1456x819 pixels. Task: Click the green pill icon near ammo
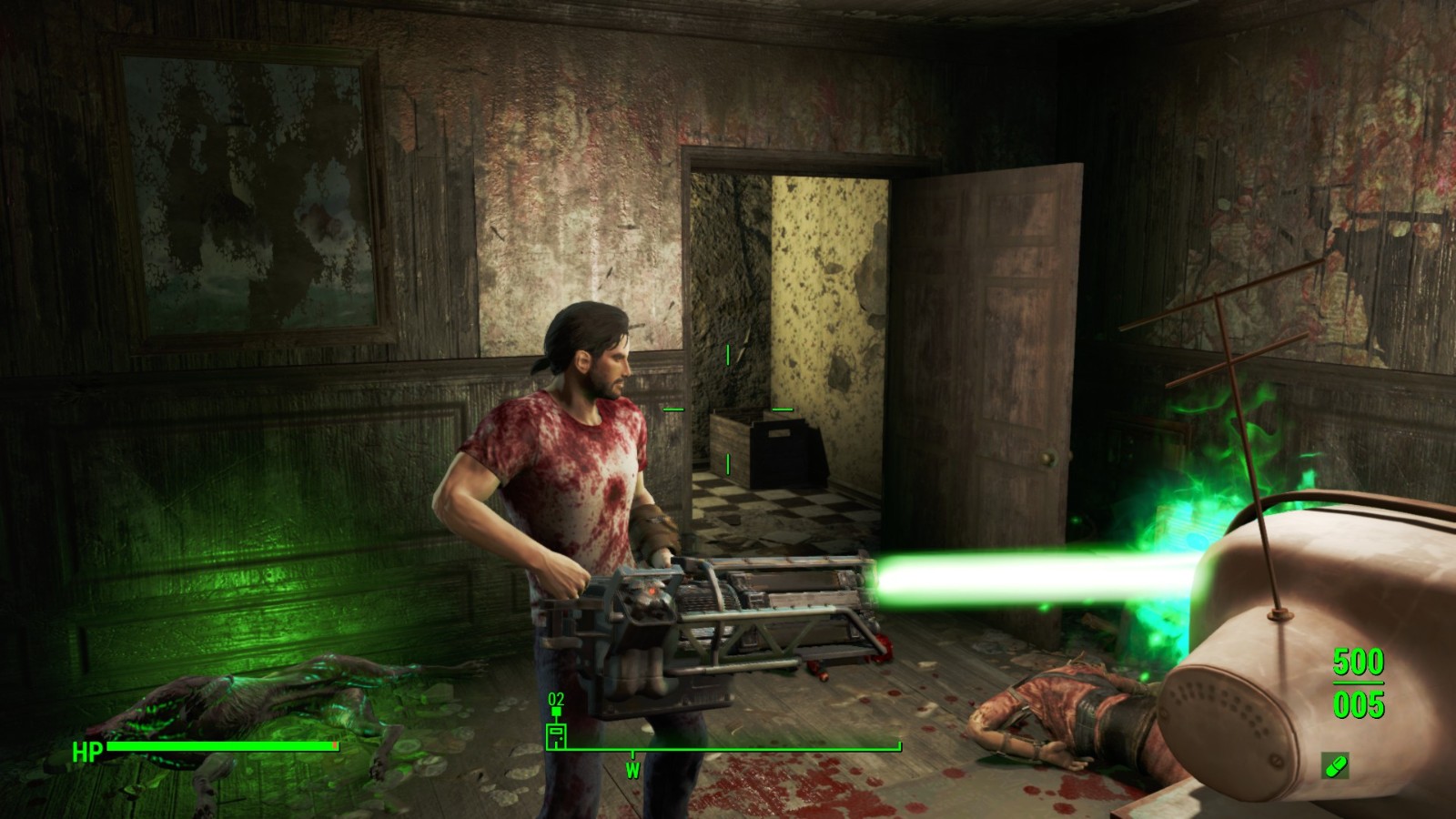pos(1336,766)
